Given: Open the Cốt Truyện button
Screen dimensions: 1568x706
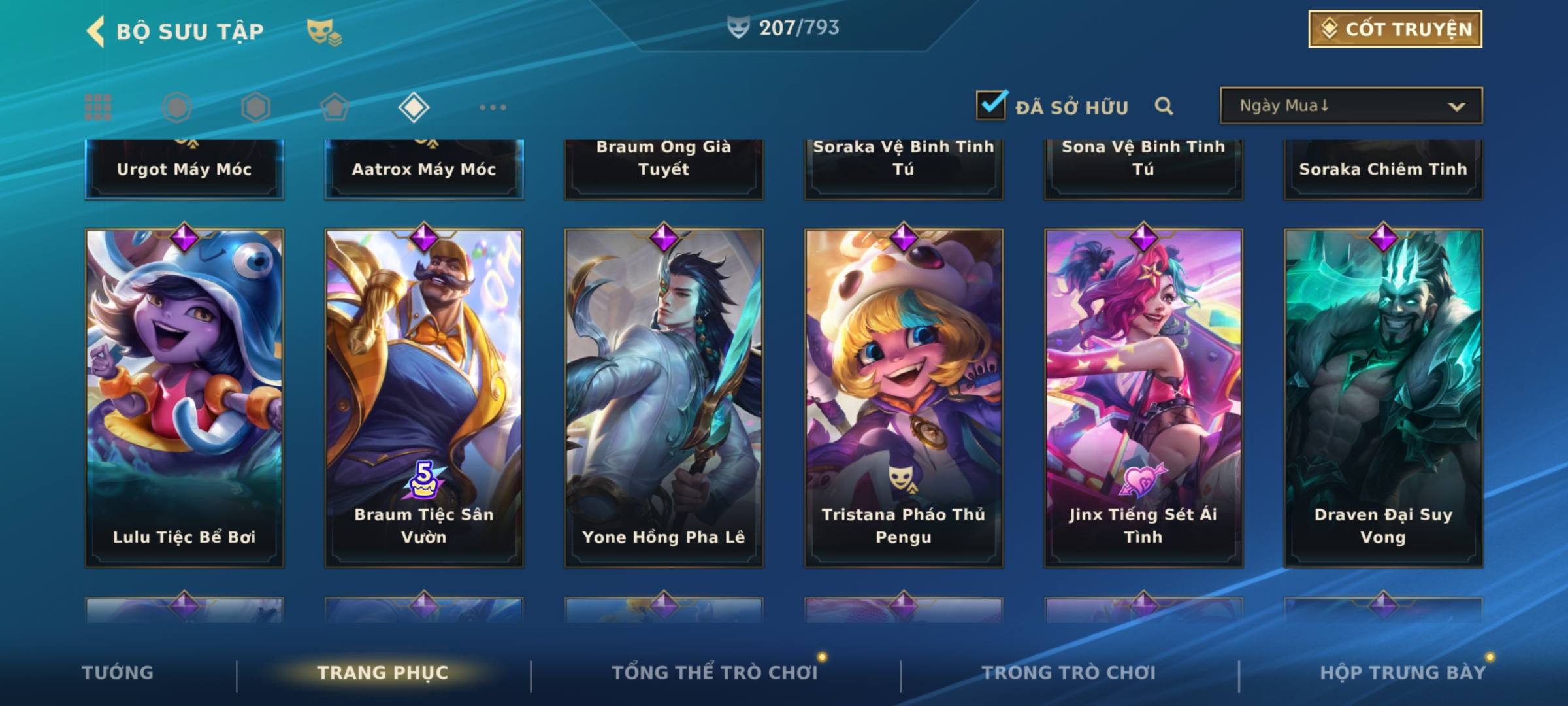Looking at the screenshot, I should coord(1394,29).
